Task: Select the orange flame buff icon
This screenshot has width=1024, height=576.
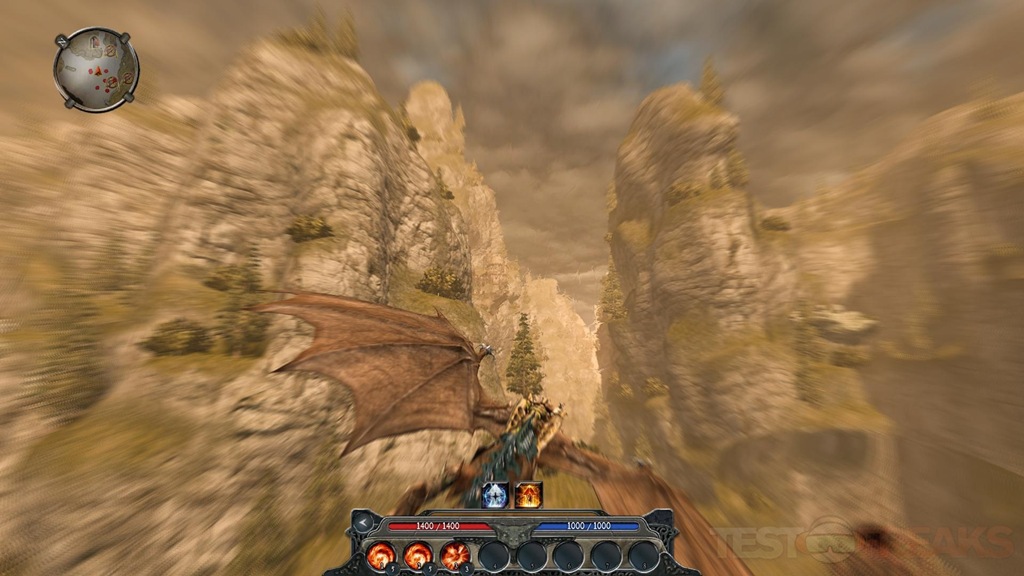Action: (x=528, y=494)
